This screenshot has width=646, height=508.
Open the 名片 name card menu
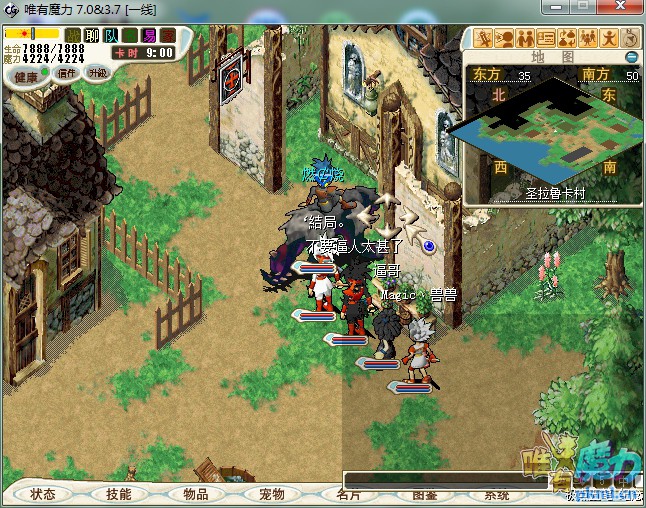tap(348, 495)
